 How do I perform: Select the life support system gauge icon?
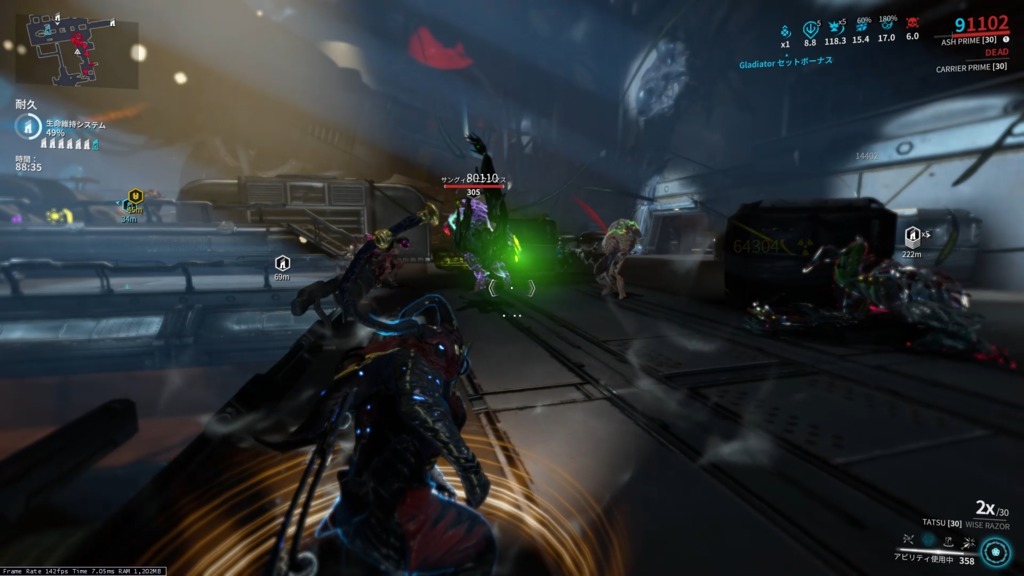[x=29, y=125]
